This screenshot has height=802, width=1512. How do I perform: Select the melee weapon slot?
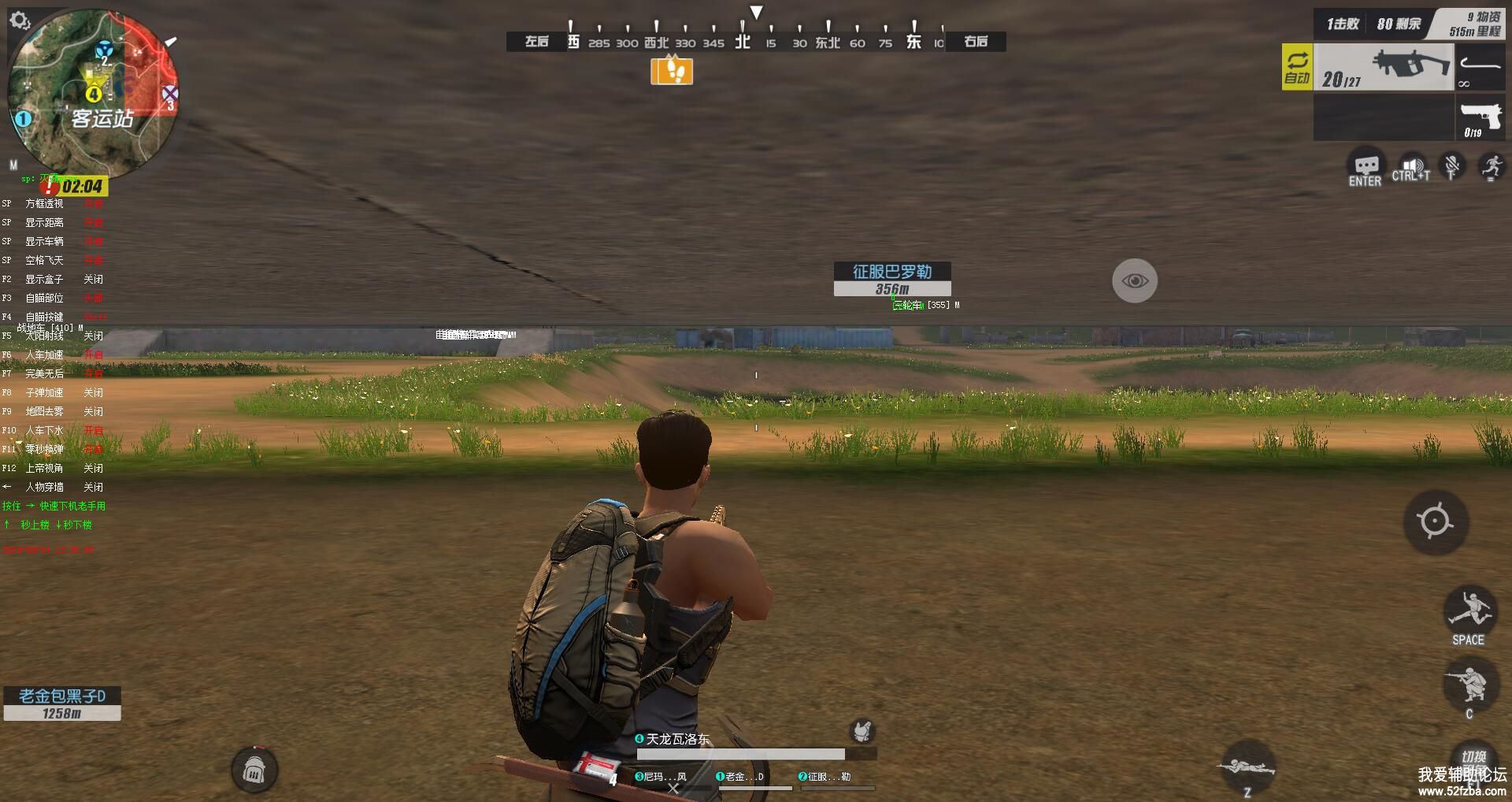point(1480,68)
